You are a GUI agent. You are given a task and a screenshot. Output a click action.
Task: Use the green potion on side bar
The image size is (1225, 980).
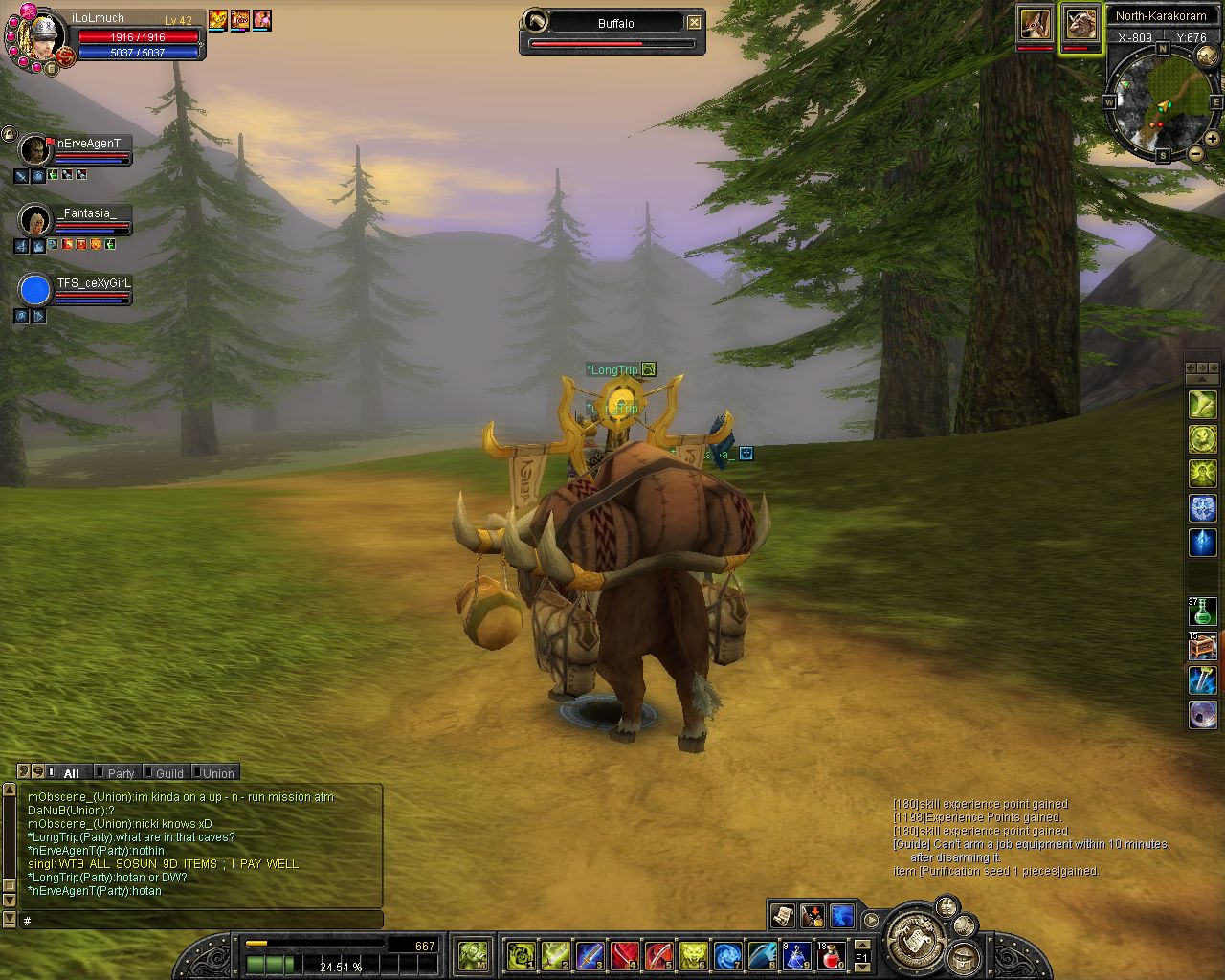click(1202, 611)
